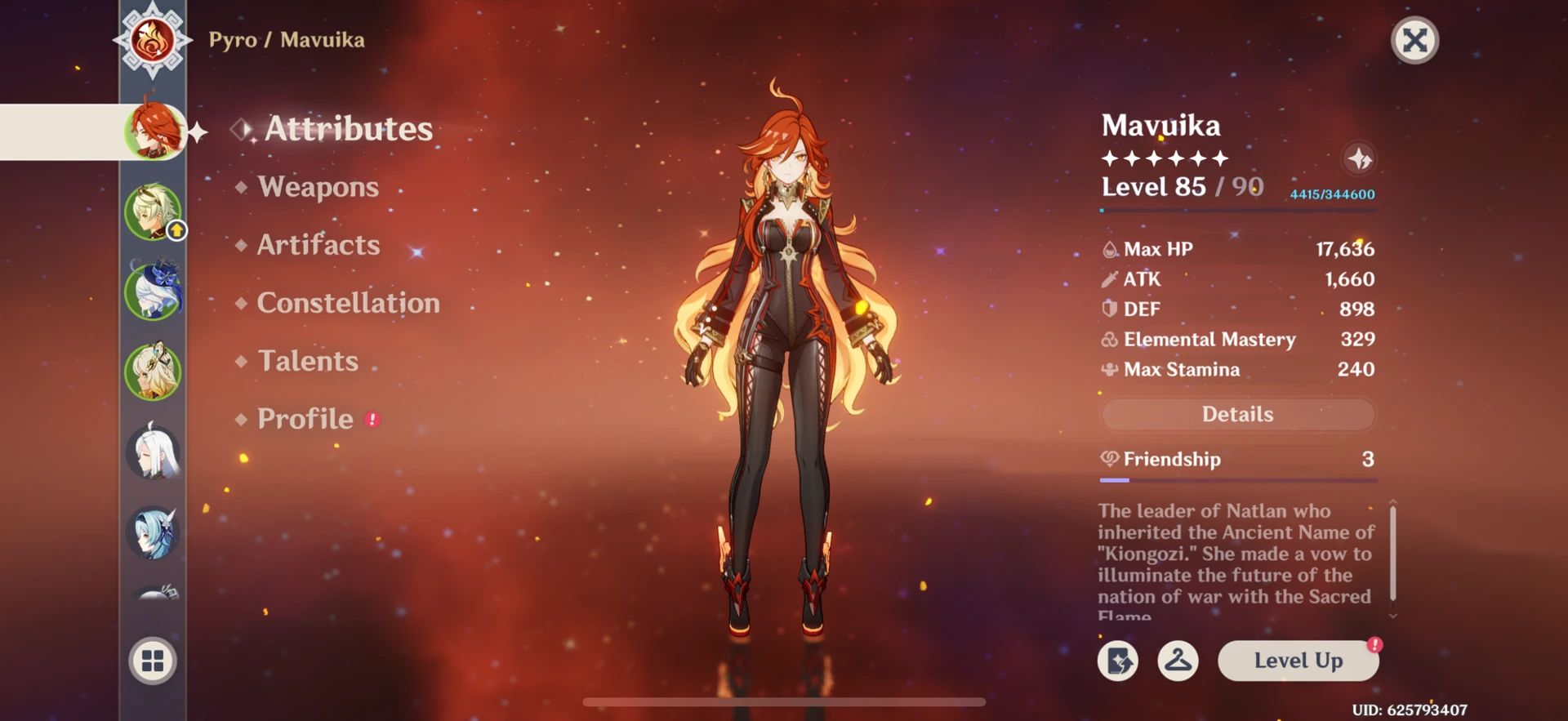Click the Elemental Mastery stat row

(x=1209, y=340)
